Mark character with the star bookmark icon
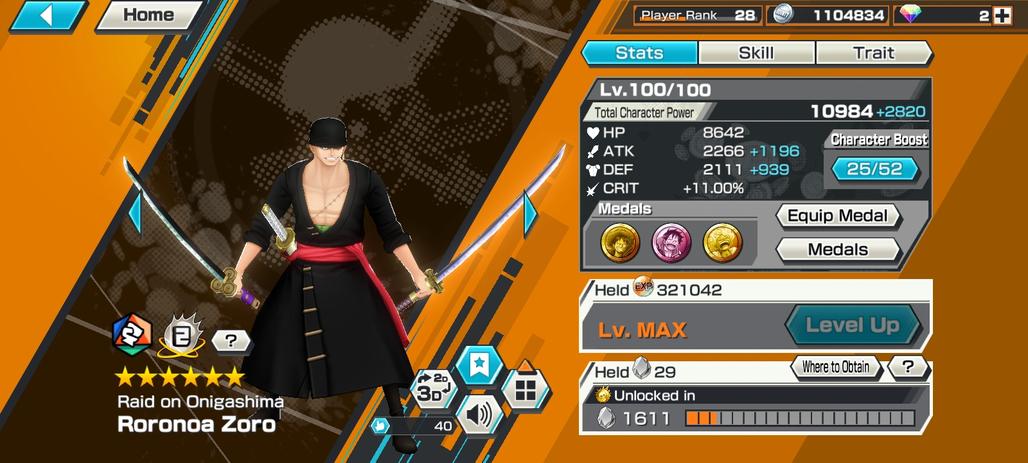The width and height of the screenshot is (1028, 463). tap(478, 366)
